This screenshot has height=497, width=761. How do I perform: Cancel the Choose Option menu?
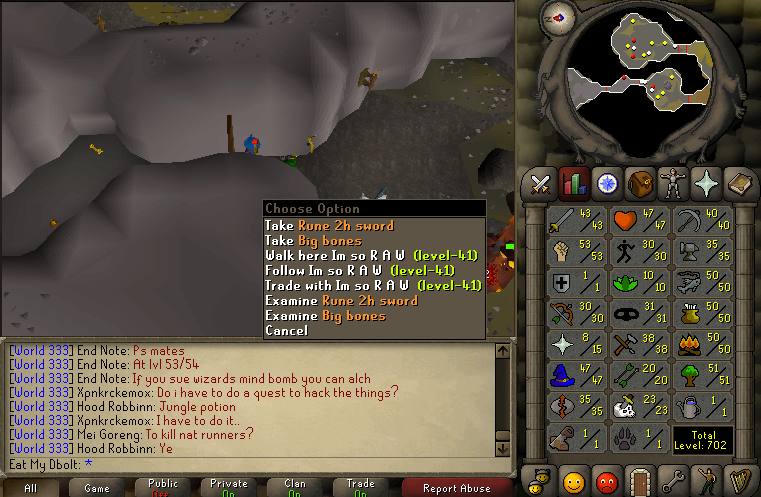click(286, 331)
